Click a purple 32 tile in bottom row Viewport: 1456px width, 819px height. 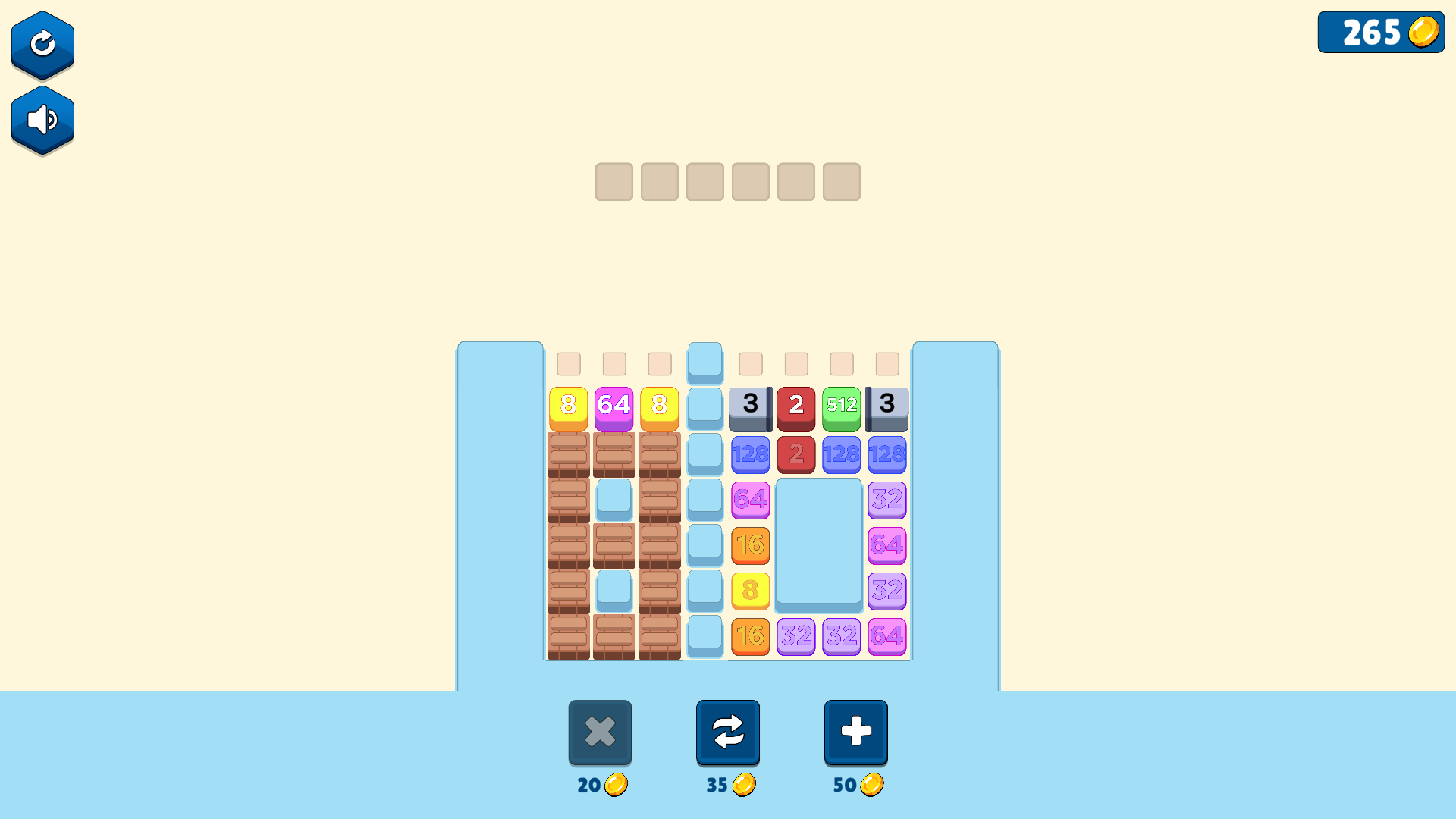pyautogui.click(x=796, y=637)
